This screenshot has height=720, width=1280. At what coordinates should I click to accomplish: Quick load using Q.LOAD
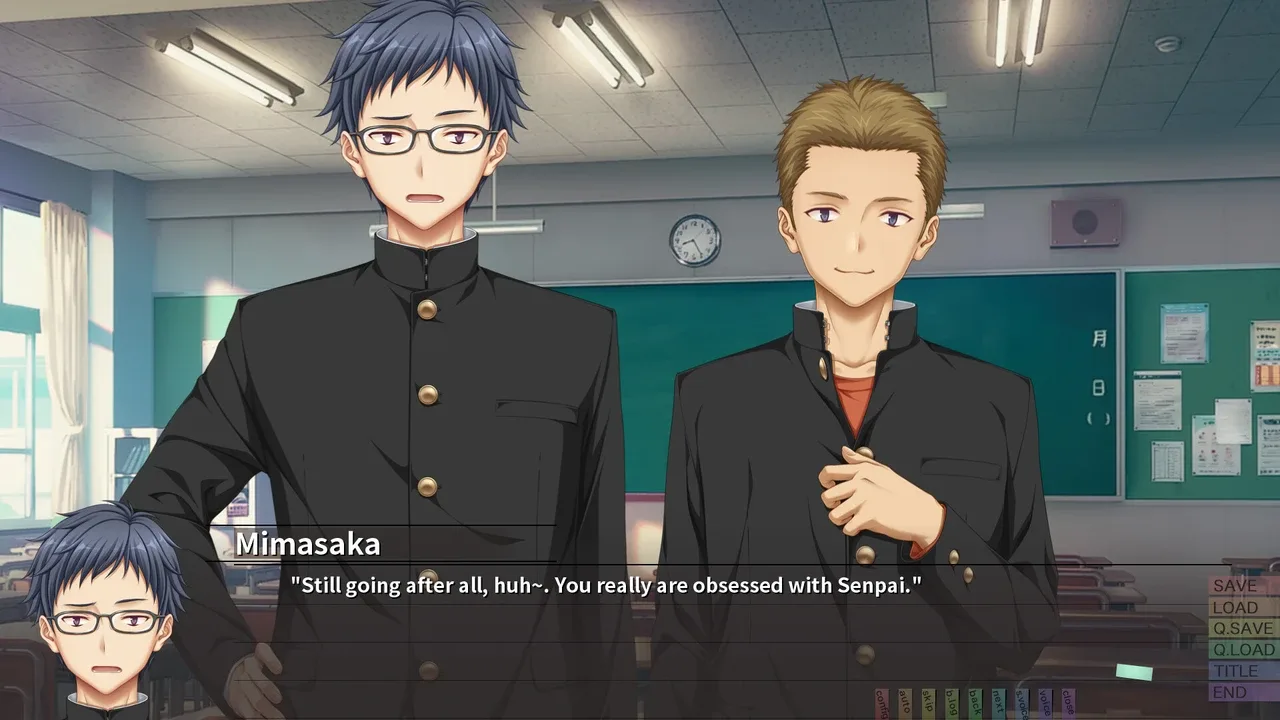click(1242, 649)
